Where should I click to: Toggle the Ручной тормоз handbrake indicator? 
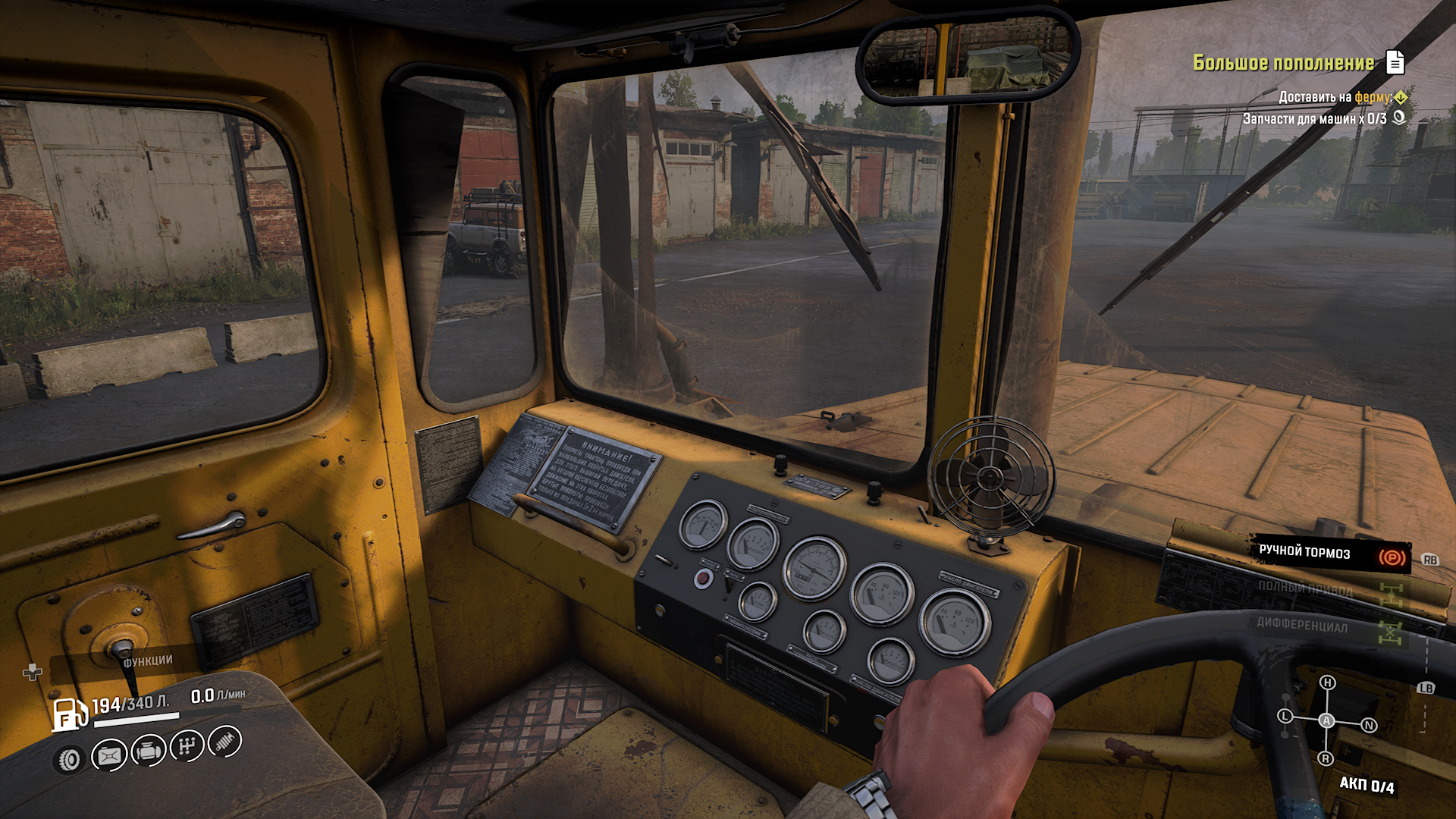coord(1391,558)
